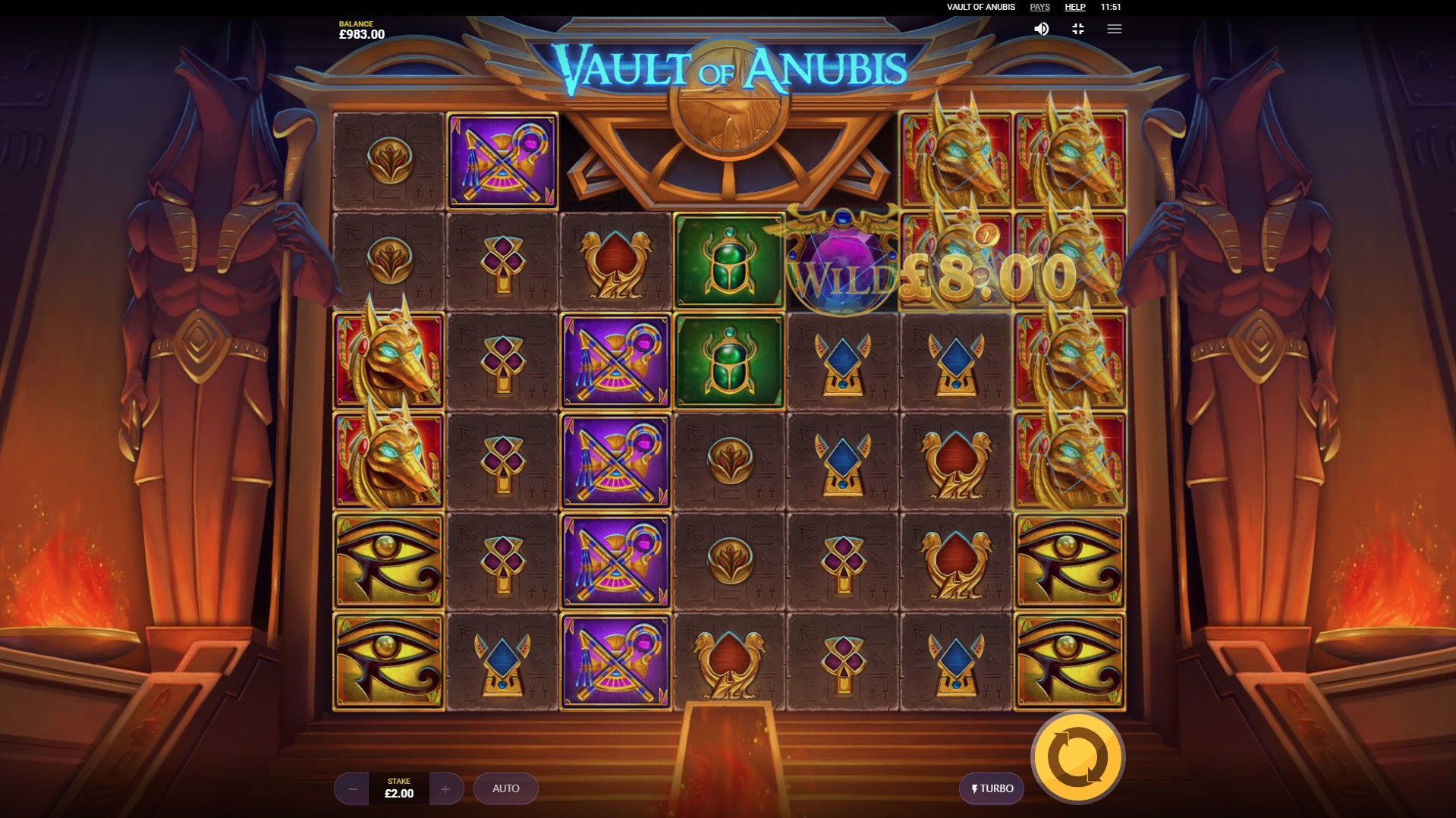
Task: Toggle AUTO spin mode
Action: 505,788
